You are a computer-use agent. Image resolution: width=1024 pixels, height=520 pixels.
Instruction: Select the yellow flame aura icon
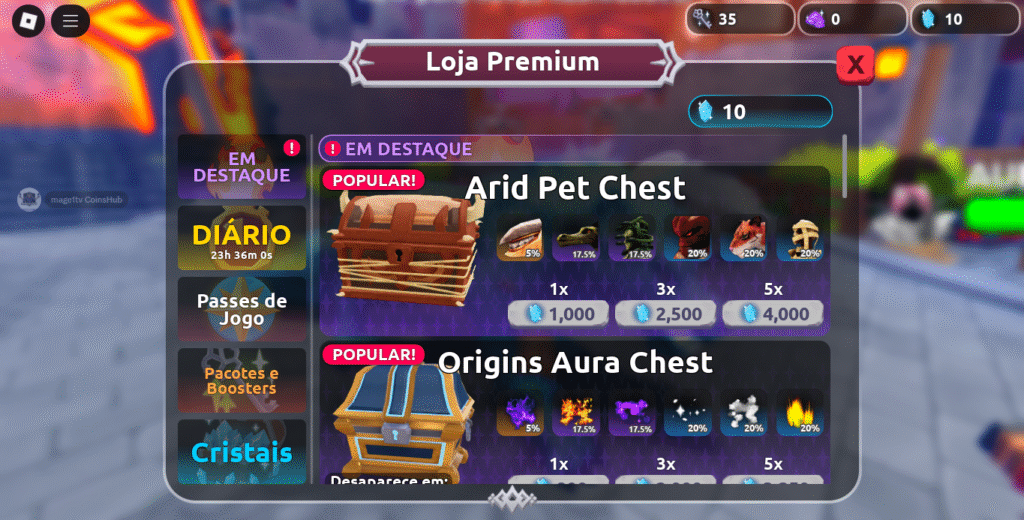tap(800, 412)
